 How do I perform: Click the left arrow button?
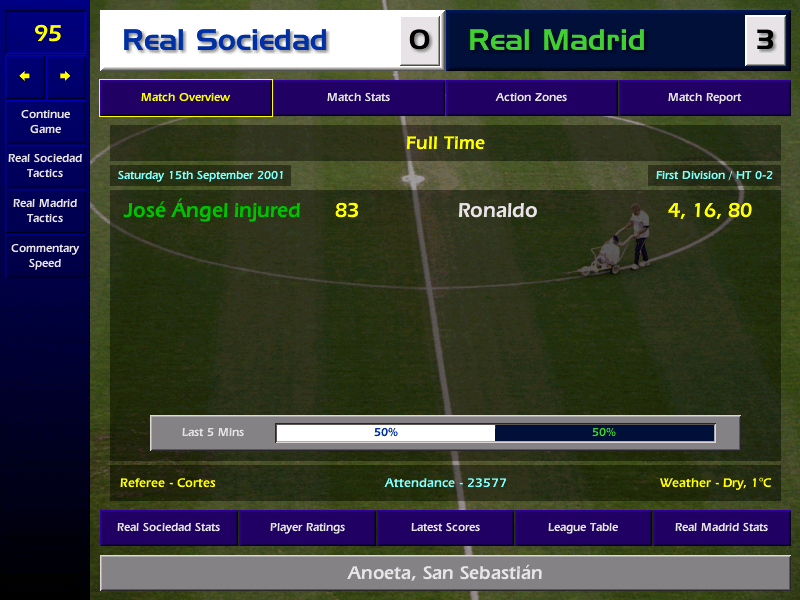click(25, 76)
